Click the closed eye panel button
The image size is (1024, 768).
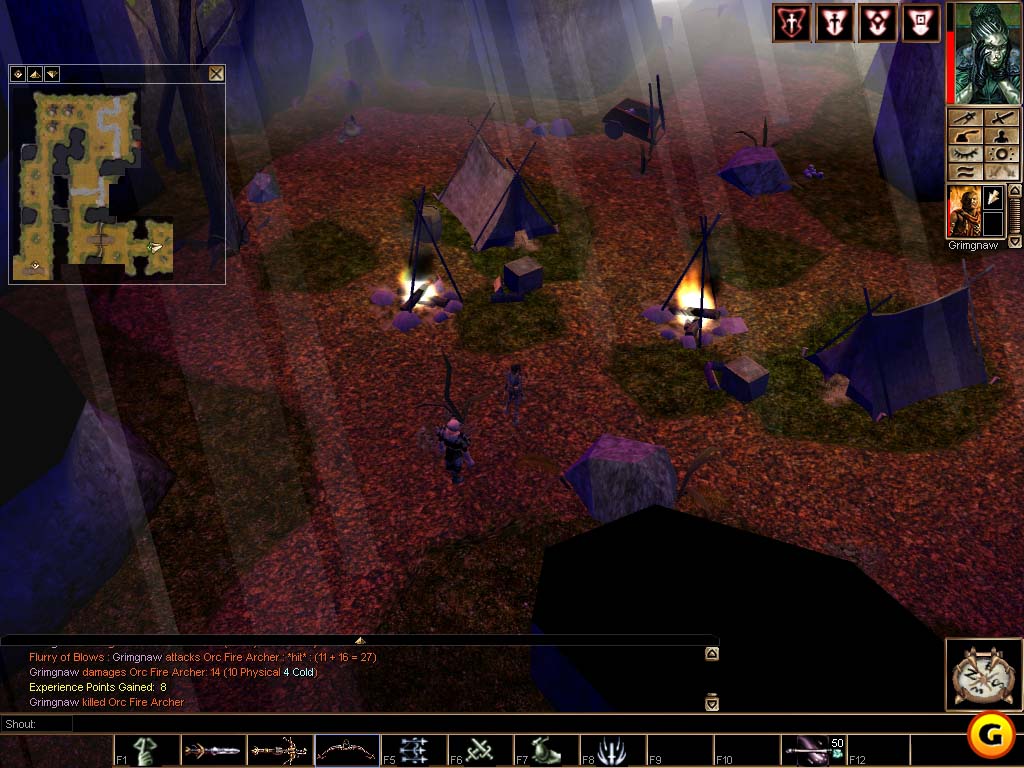pyautogui.click(x=964, y=155)
